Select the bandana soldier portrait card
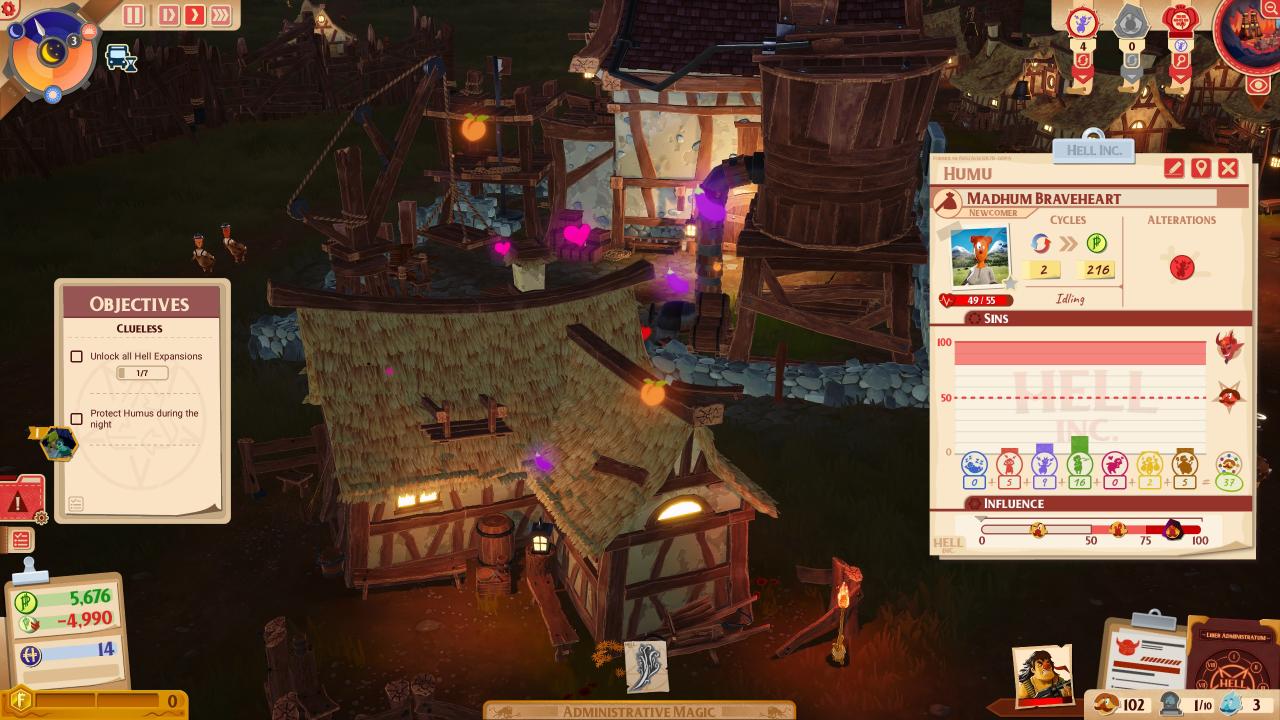This screenshot has width=1280, height=720. (x=1042, y=673)
